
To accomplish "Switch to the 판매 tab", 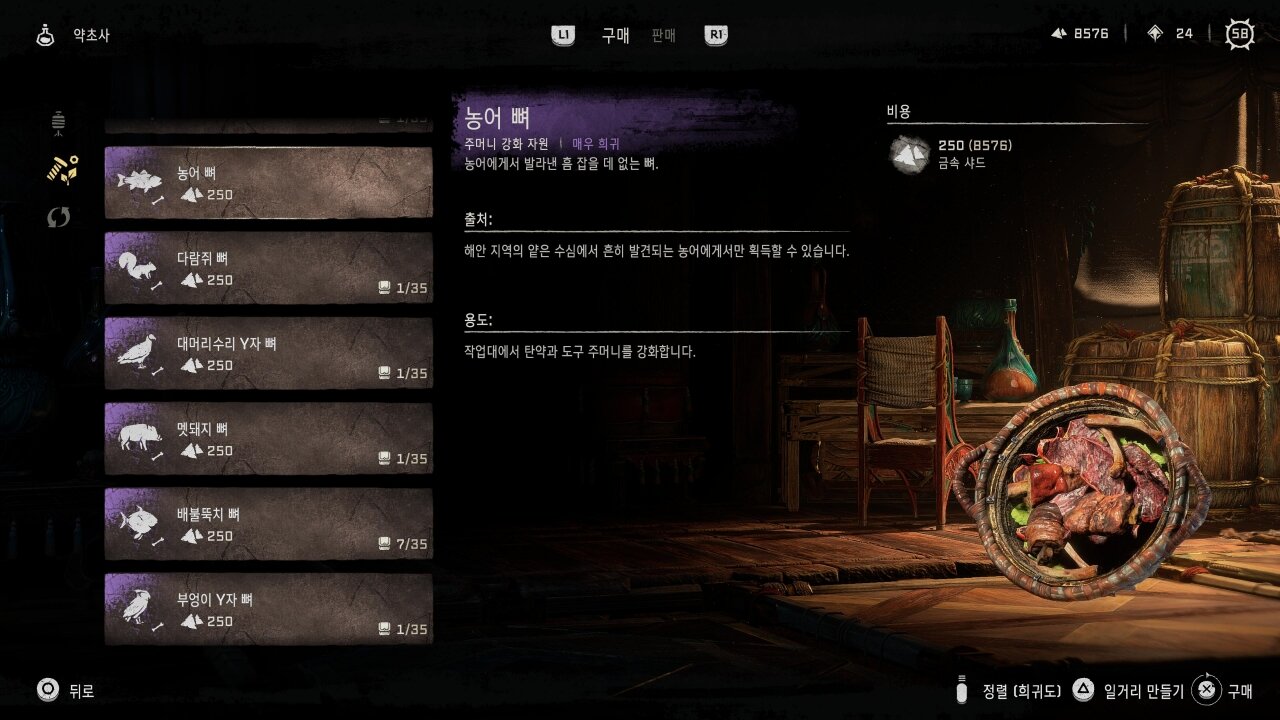I will coord(663,35).
